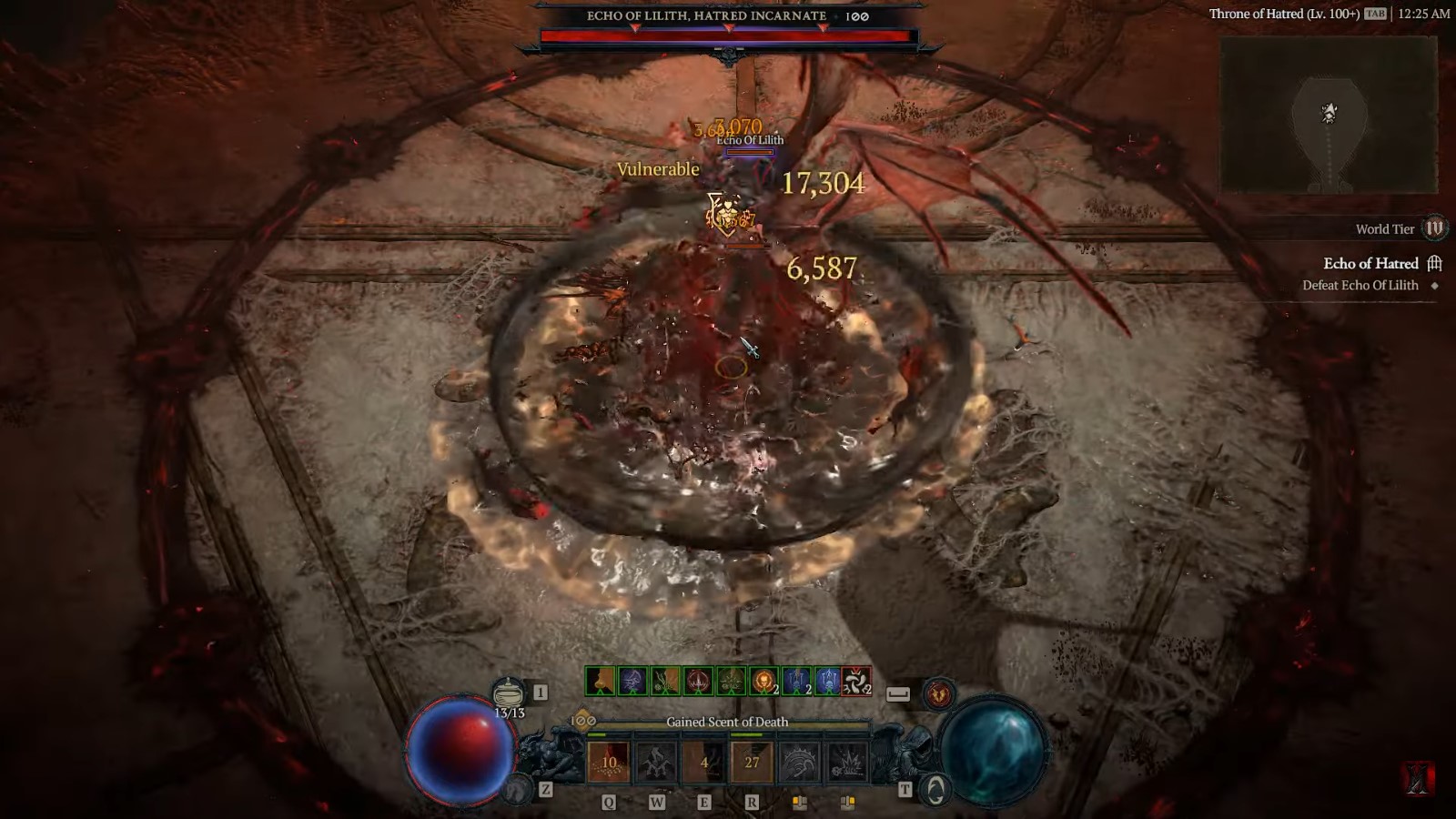This screenshot has width=1456, height=819.
Task: Click the World Tier IV emblem
Action: [x=1436, y=229]
